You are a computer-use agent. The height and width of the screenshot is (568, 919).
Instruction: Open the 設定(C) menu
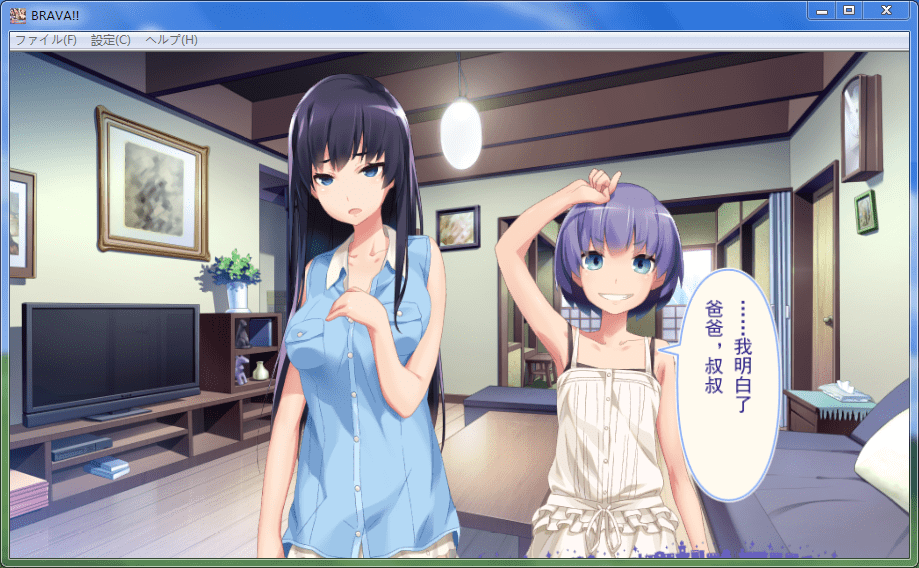(x=110, y=40)
